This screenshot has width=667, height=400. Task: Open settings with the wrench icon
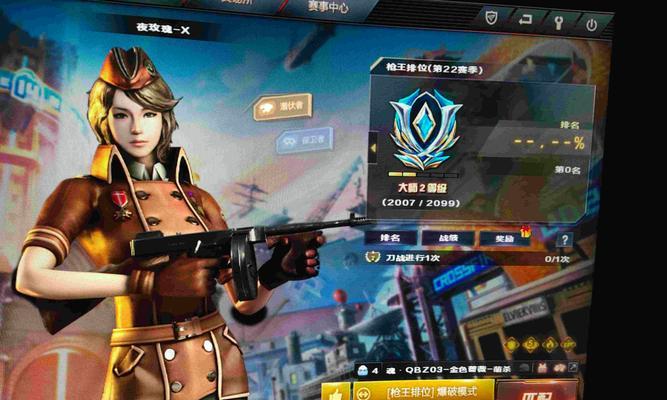558,20
